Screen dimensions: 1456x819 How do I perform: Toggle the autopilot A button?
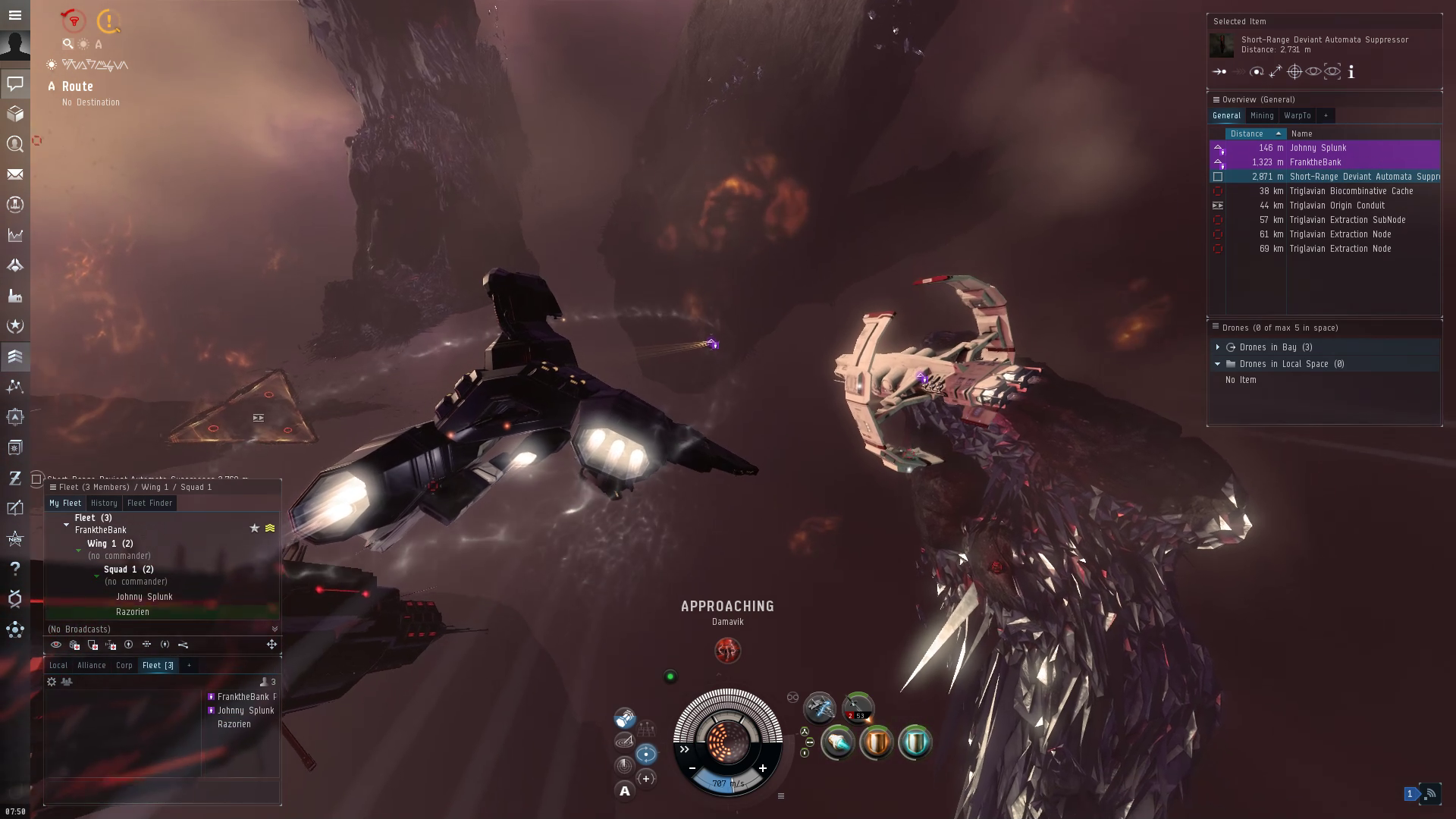pos(625,792)
